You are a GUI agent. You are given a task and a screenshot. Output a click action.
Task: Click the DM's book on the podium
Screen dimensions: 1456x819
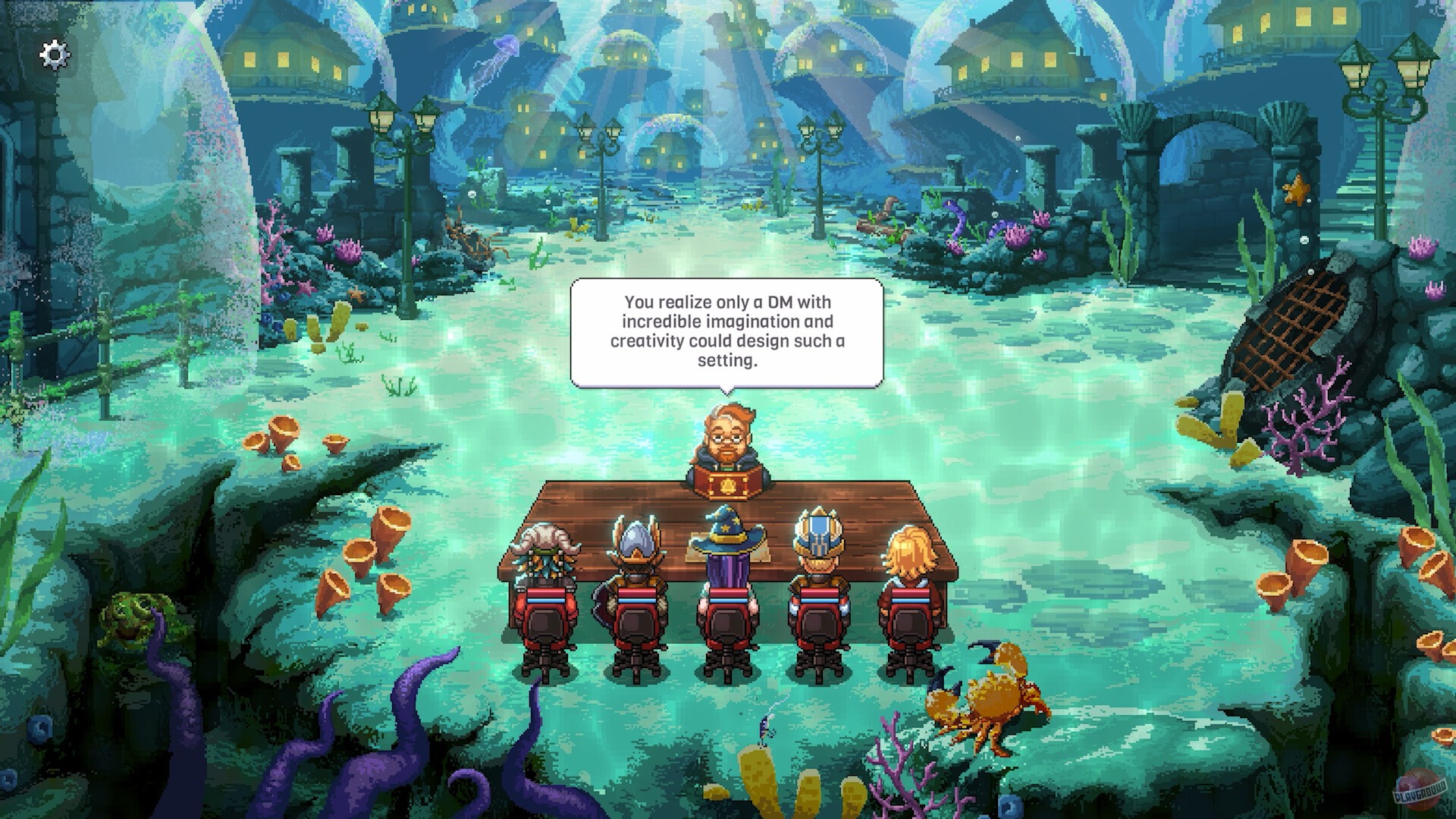point(726,479)
